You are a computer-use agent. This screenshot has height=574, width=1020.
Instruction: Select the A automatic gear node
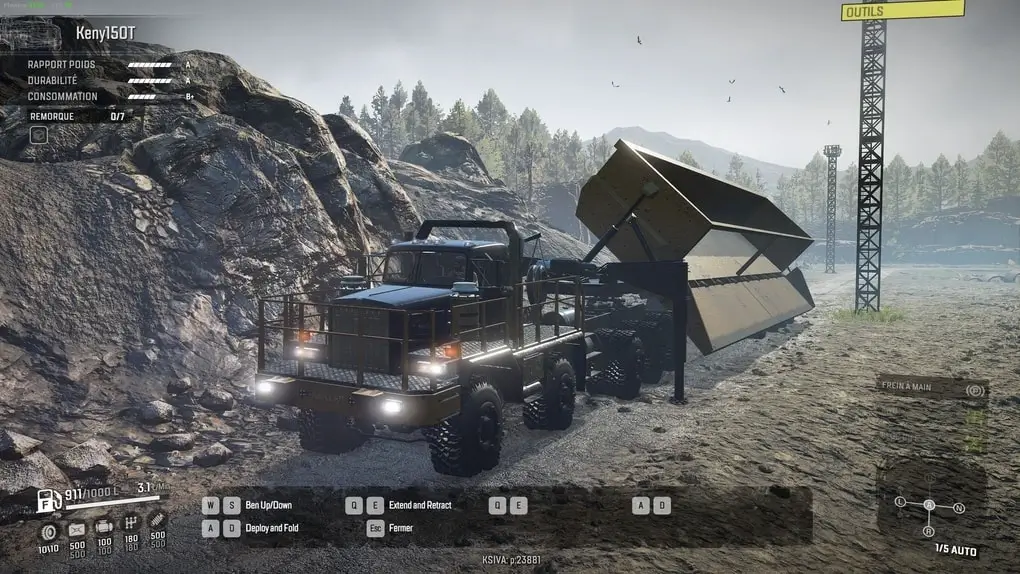(x=929, y=505)
